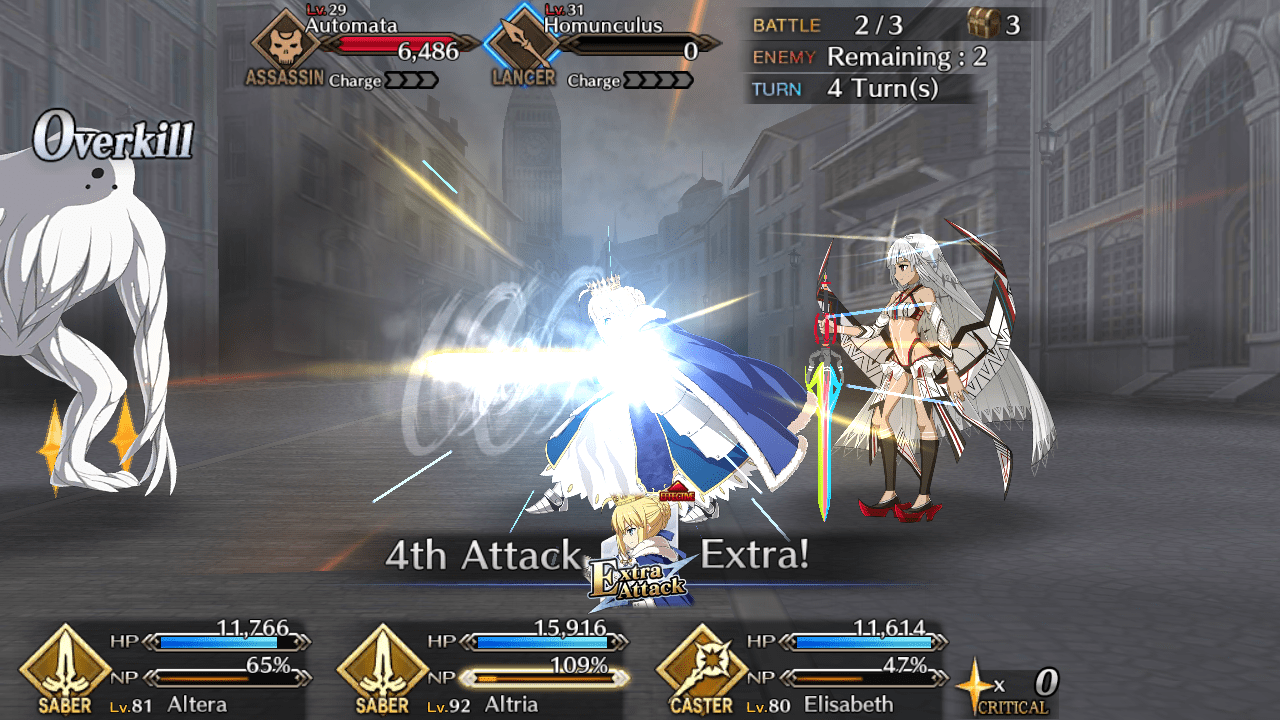Open Altria's servant status panel

[x=485, y=668]
